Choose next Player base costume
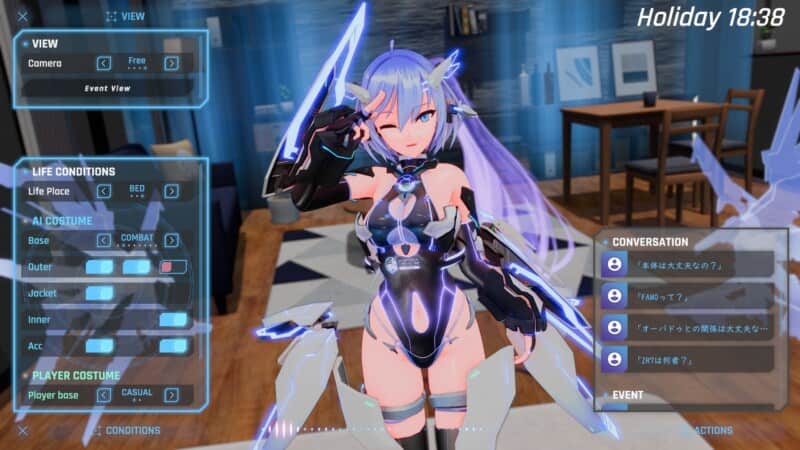 tap(172, 395)
